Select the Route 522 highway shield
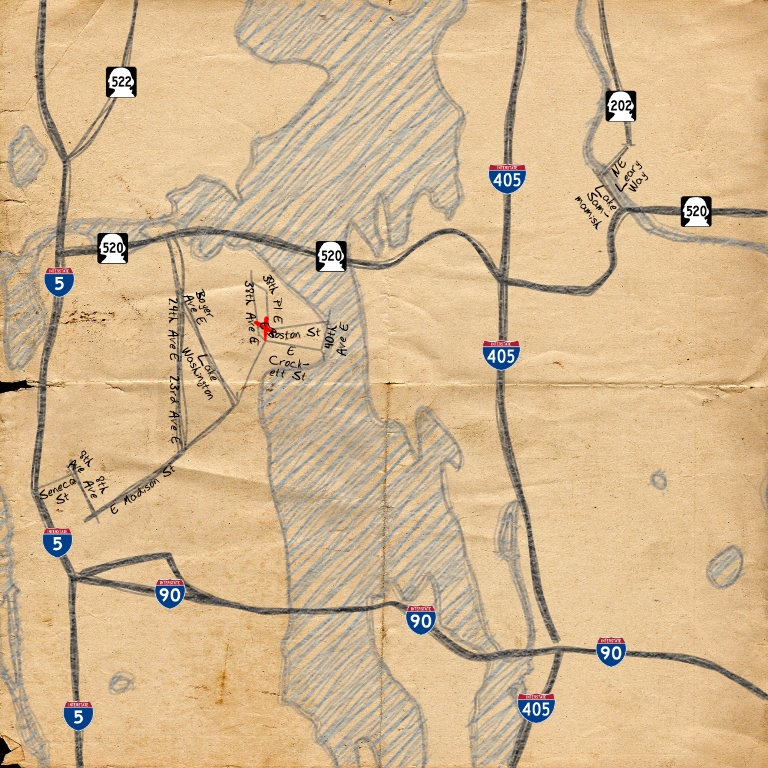 (122, 83)
